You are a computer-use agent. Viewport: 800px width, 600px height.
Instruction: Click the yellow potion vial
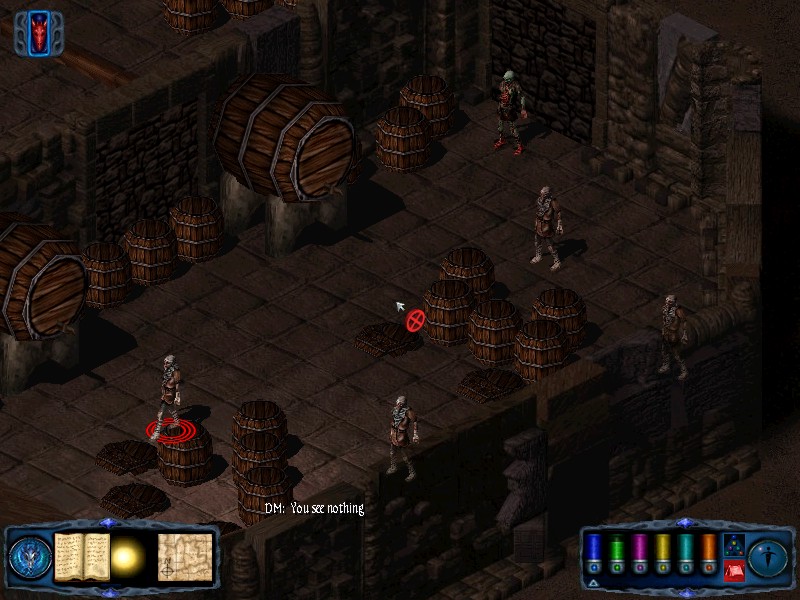click(662, 552)
